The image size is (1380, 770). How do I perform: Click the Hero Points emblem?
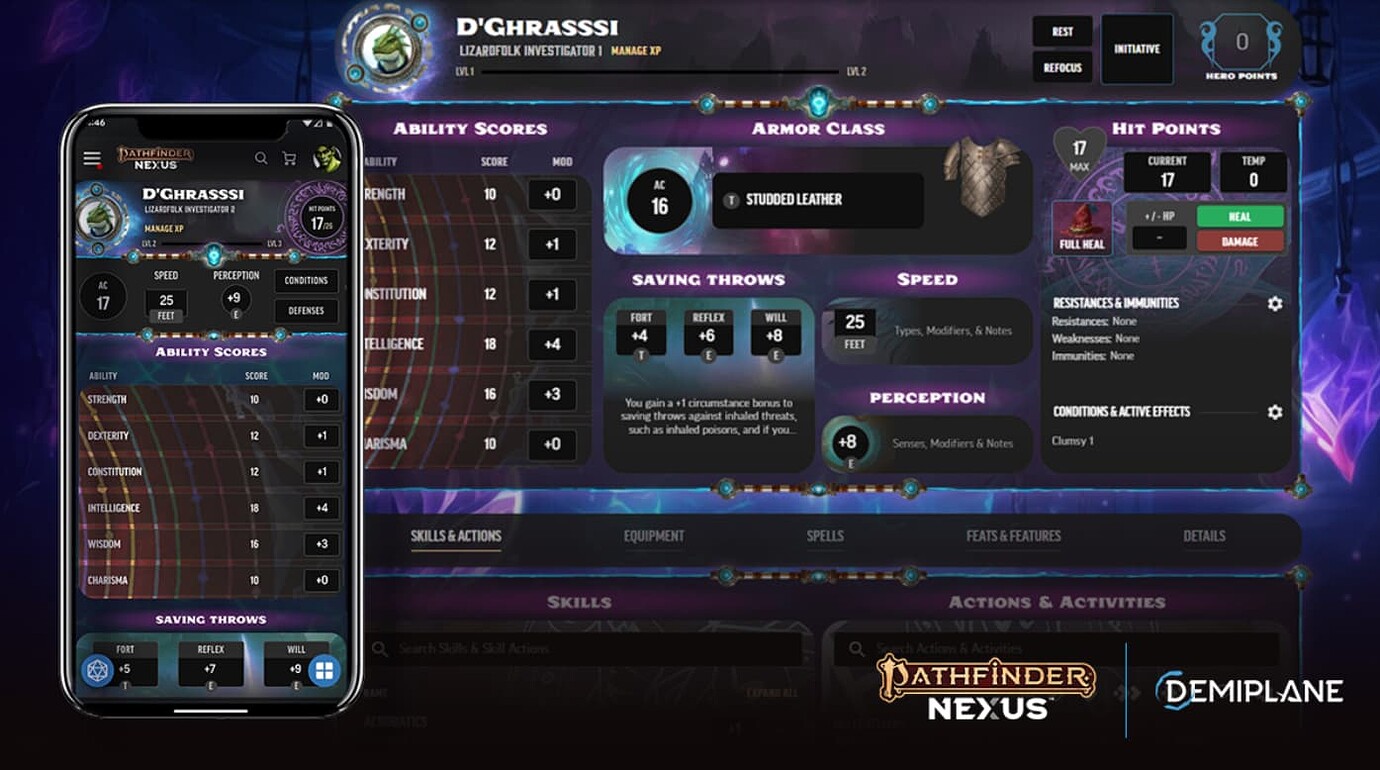pyautogui.click(x=1240, y=41)
